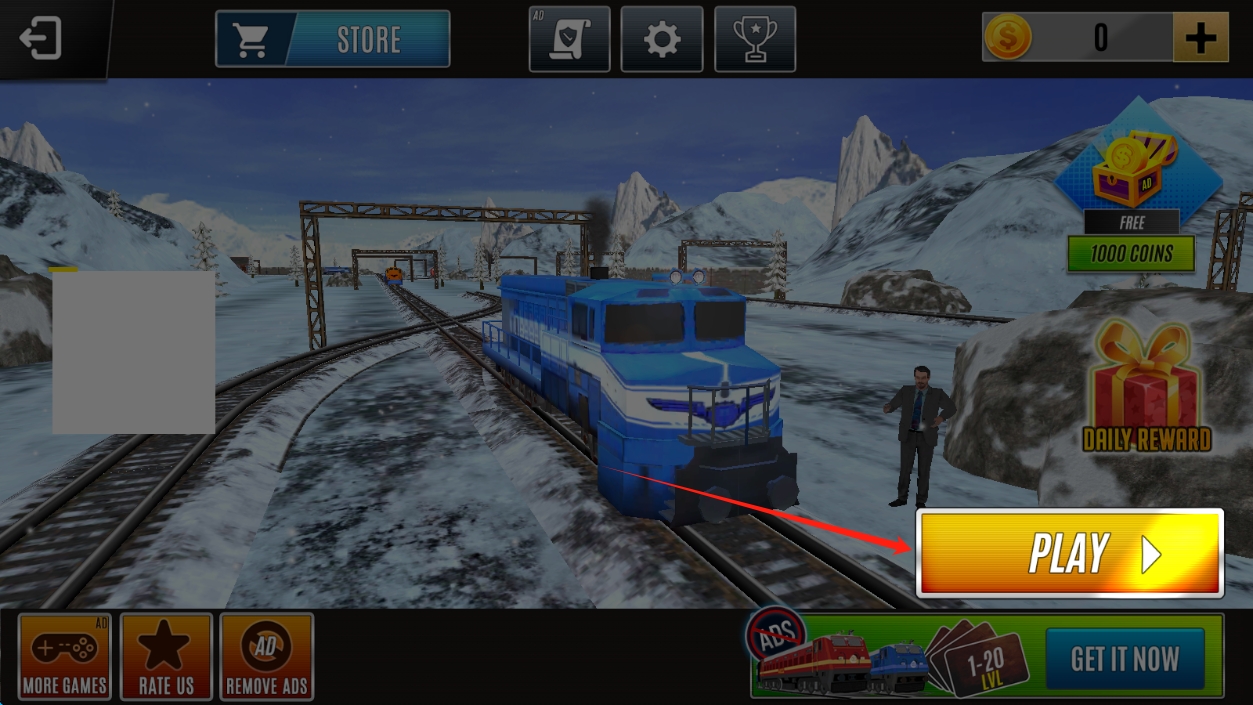
Task: Open the Store
Action: click(333, 39)
